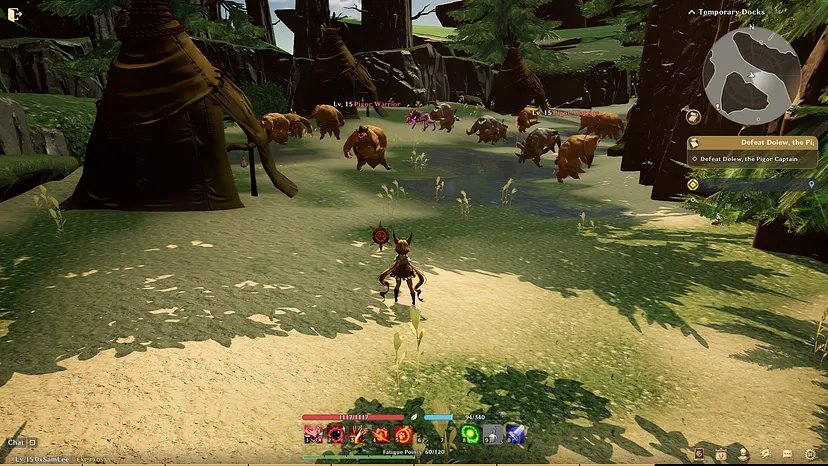Select the grey item in slot 9

pos(492,434)
